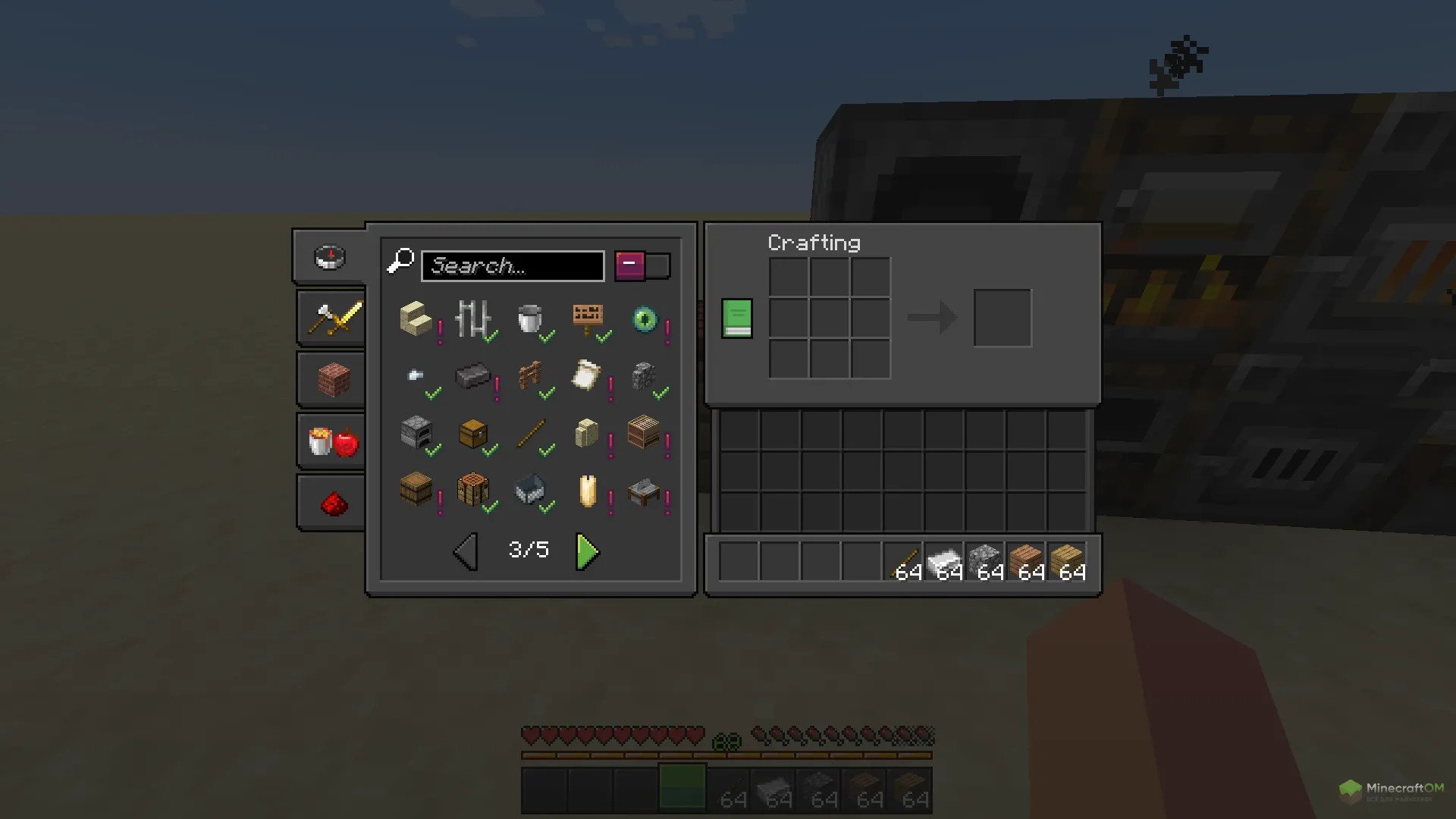
Task: Close the green recipe book button
Action: pyautogui.click(x=736, y=318)
